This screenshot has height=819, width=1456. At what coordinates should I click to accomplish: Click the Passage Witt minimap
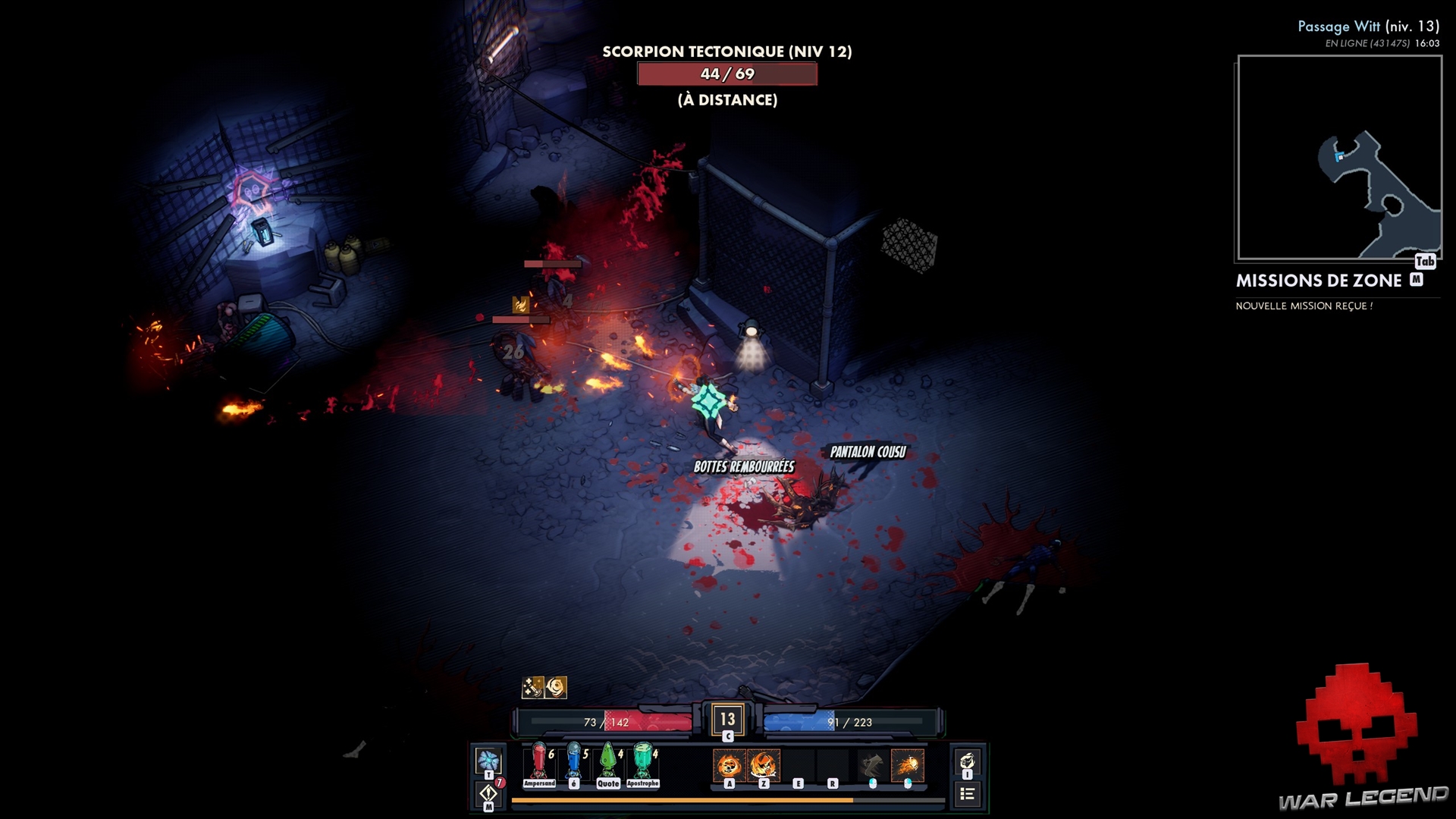pyautogui.click(x=1339, y=158)
